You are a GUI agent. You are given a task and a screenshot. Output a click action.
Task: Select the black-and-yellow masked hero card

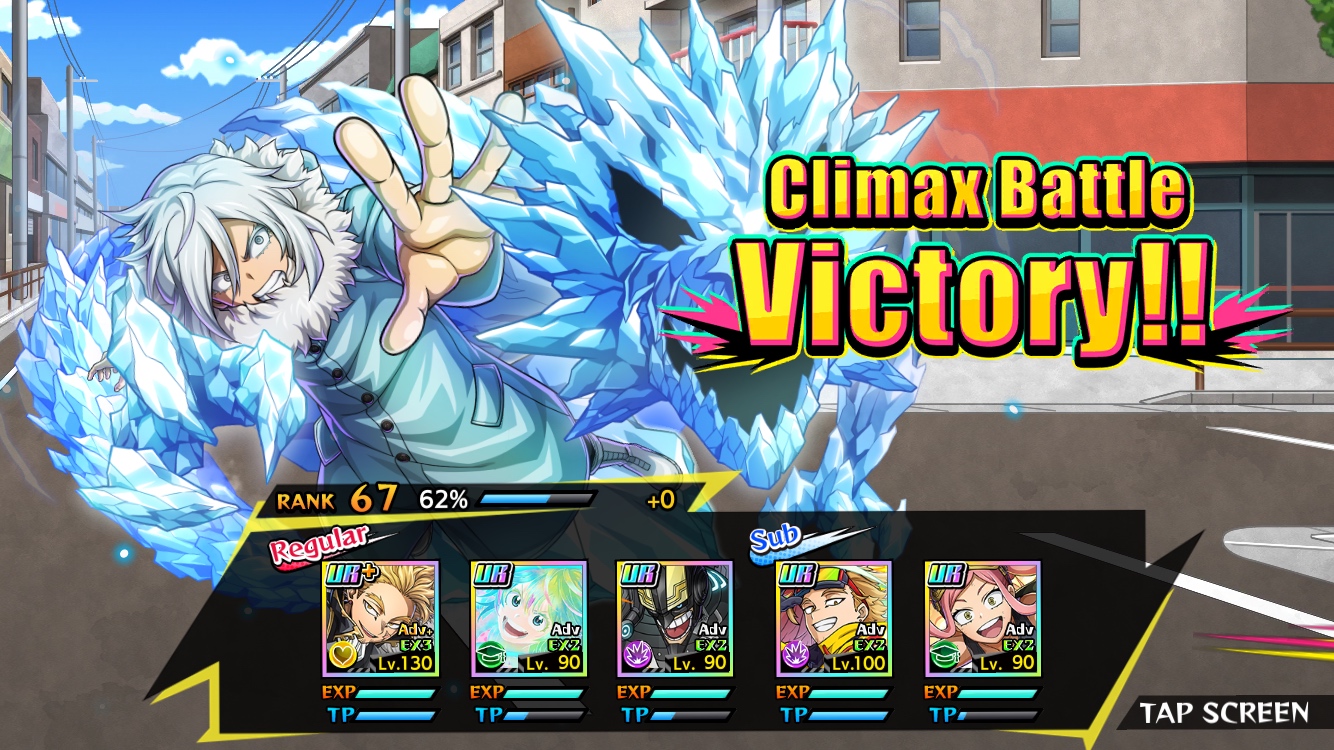click(x=674, y=619)
